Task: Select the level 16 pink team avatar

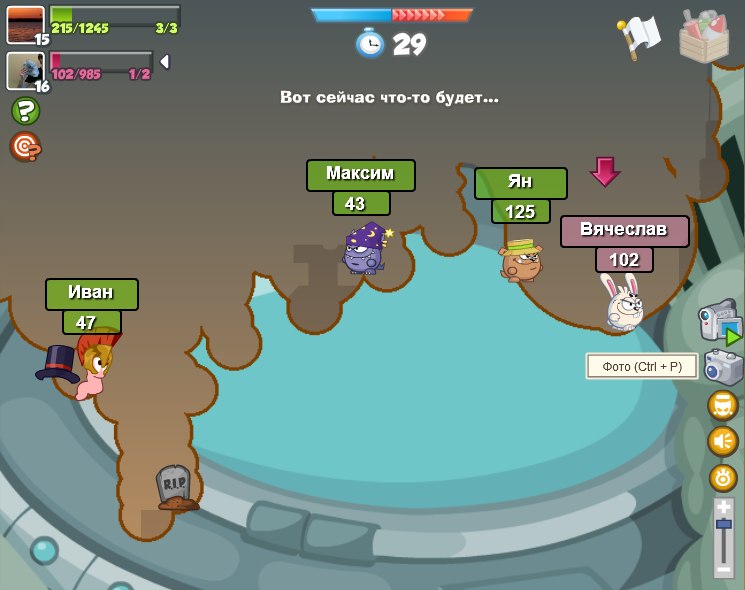Action: pyautogui.click(x=24, y=70)
